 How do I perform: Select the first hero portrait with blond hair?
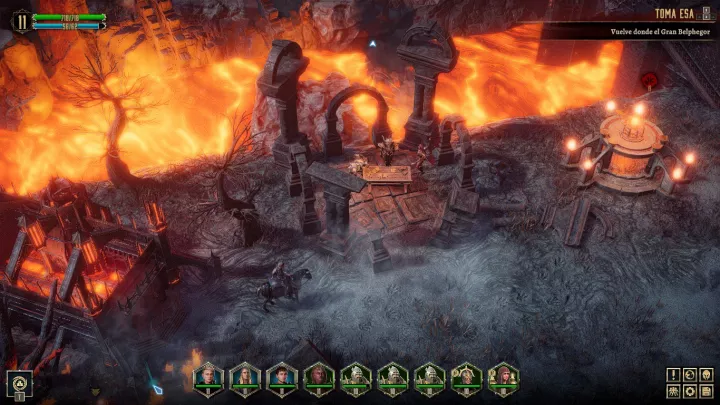208,376
